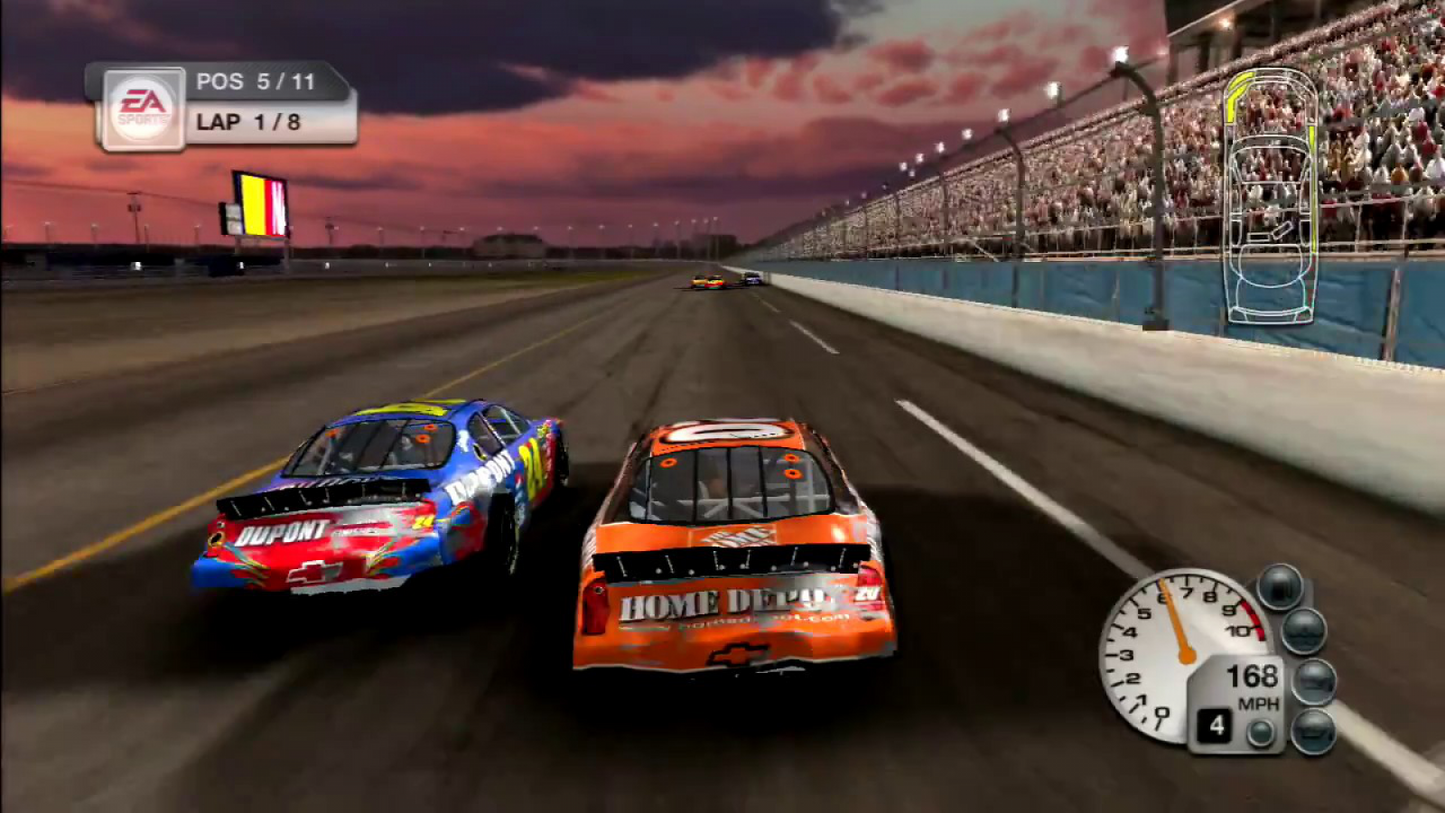Select the topmost warning lamp beside the tachometer
The width and height of the screenshot is (1445, 813).
1280,586
